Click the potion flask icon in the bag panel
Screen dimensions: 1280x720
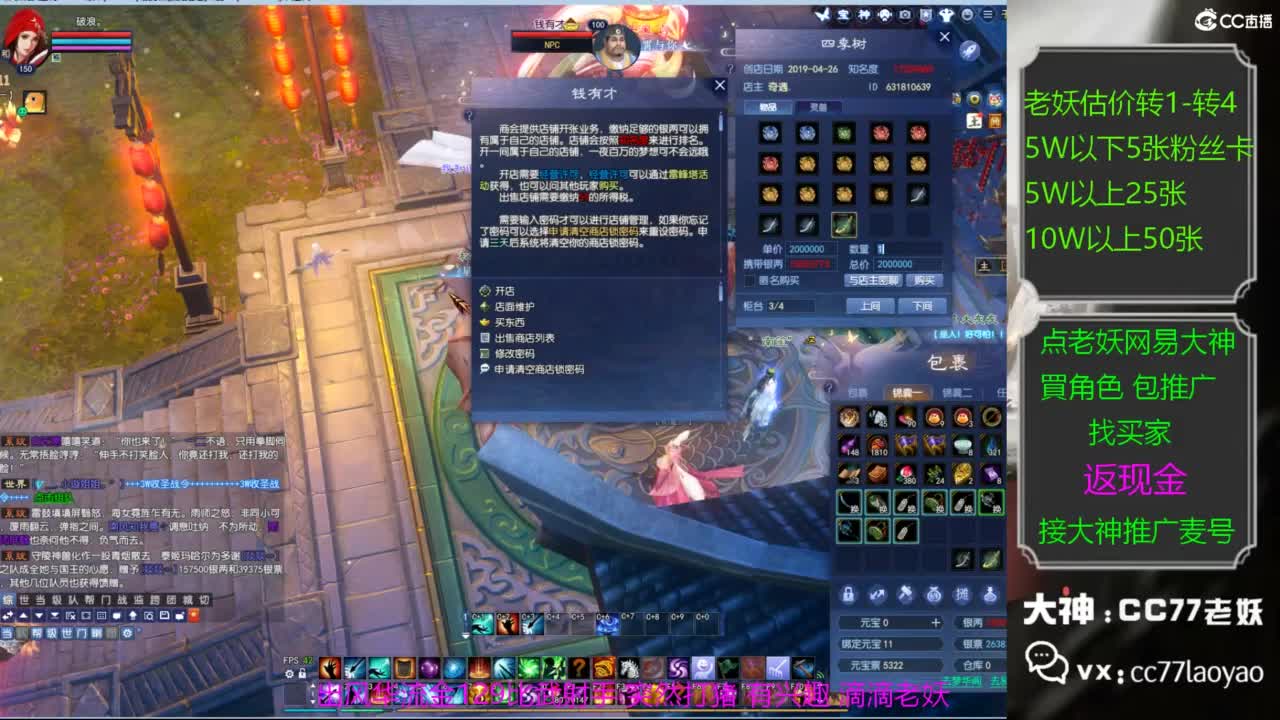[990, 593]
